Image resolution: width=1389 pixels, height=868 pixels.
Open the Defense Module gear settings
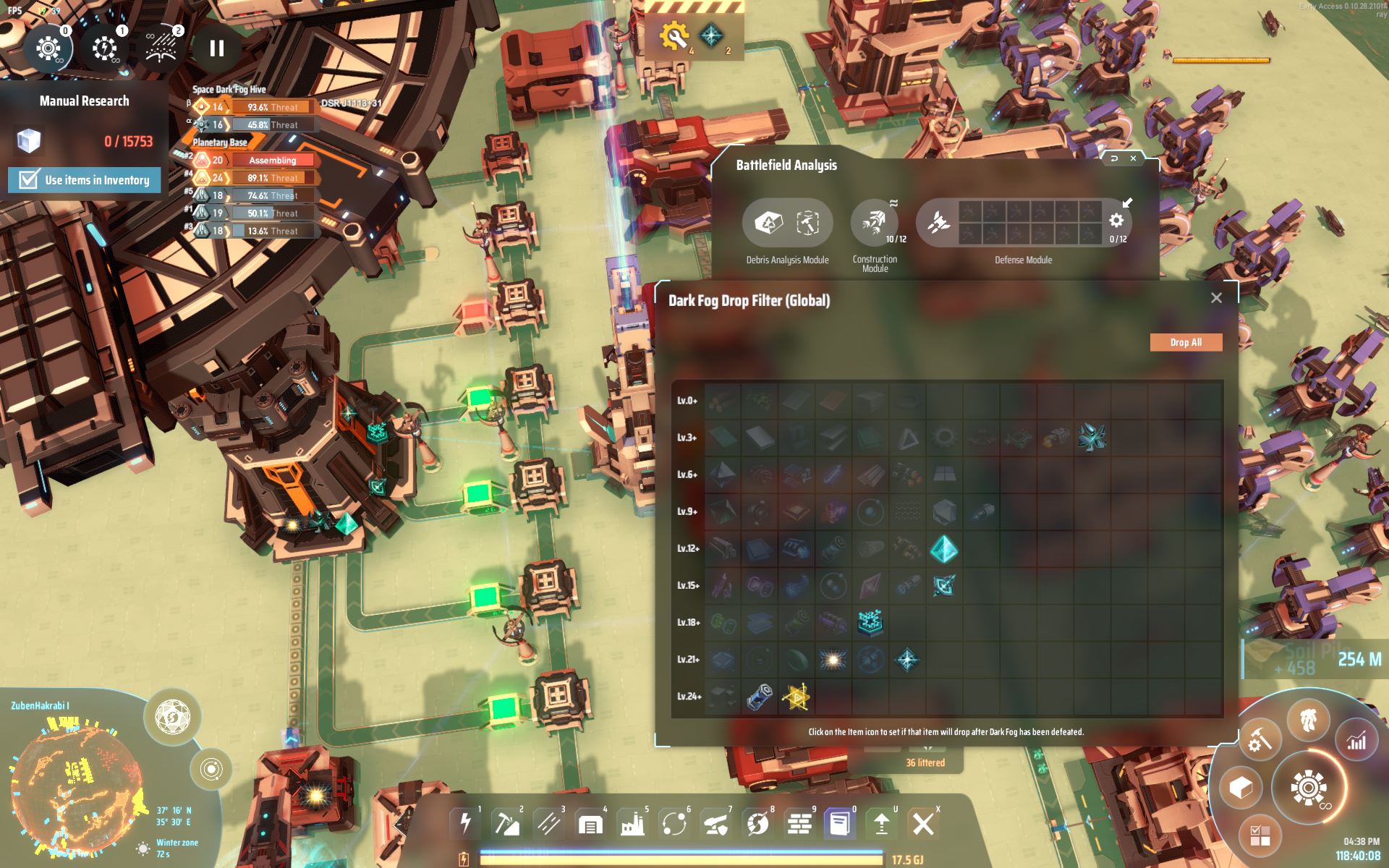(1116, 221)
